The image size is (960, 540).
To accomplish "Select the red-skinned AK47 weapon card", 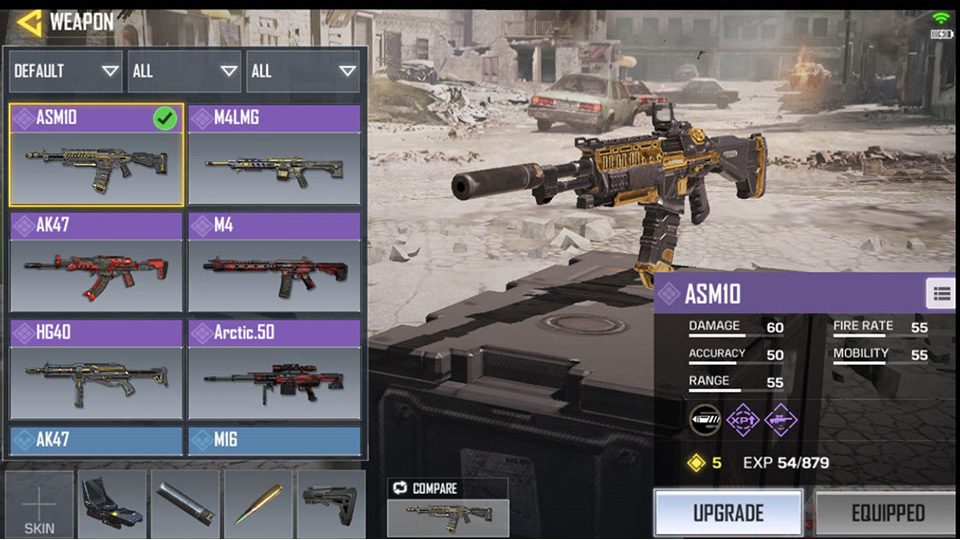I will point(97,262).
